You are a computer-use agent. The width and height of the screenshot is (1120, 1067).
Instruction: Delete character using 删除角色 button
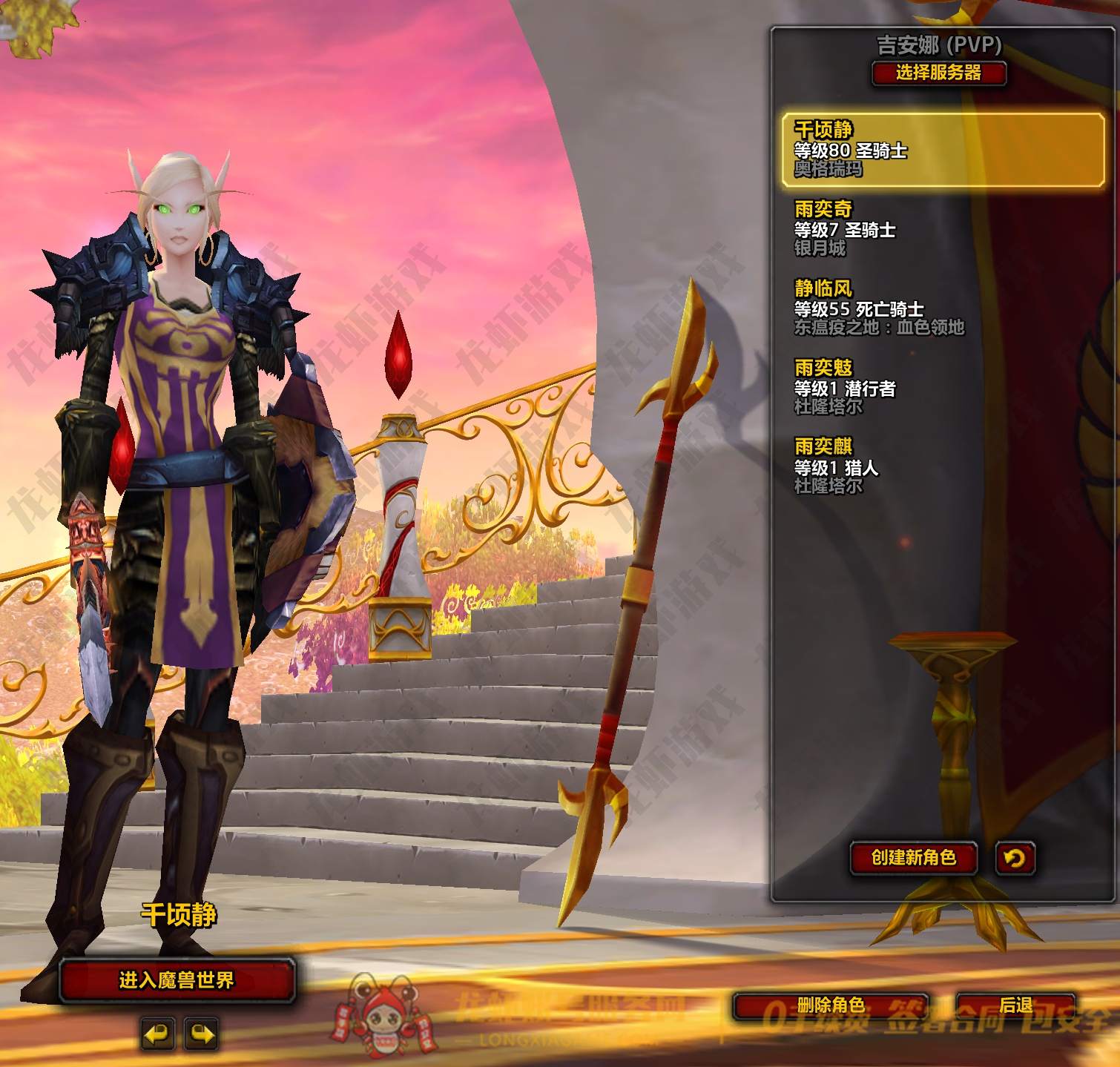click(830, 1005)
